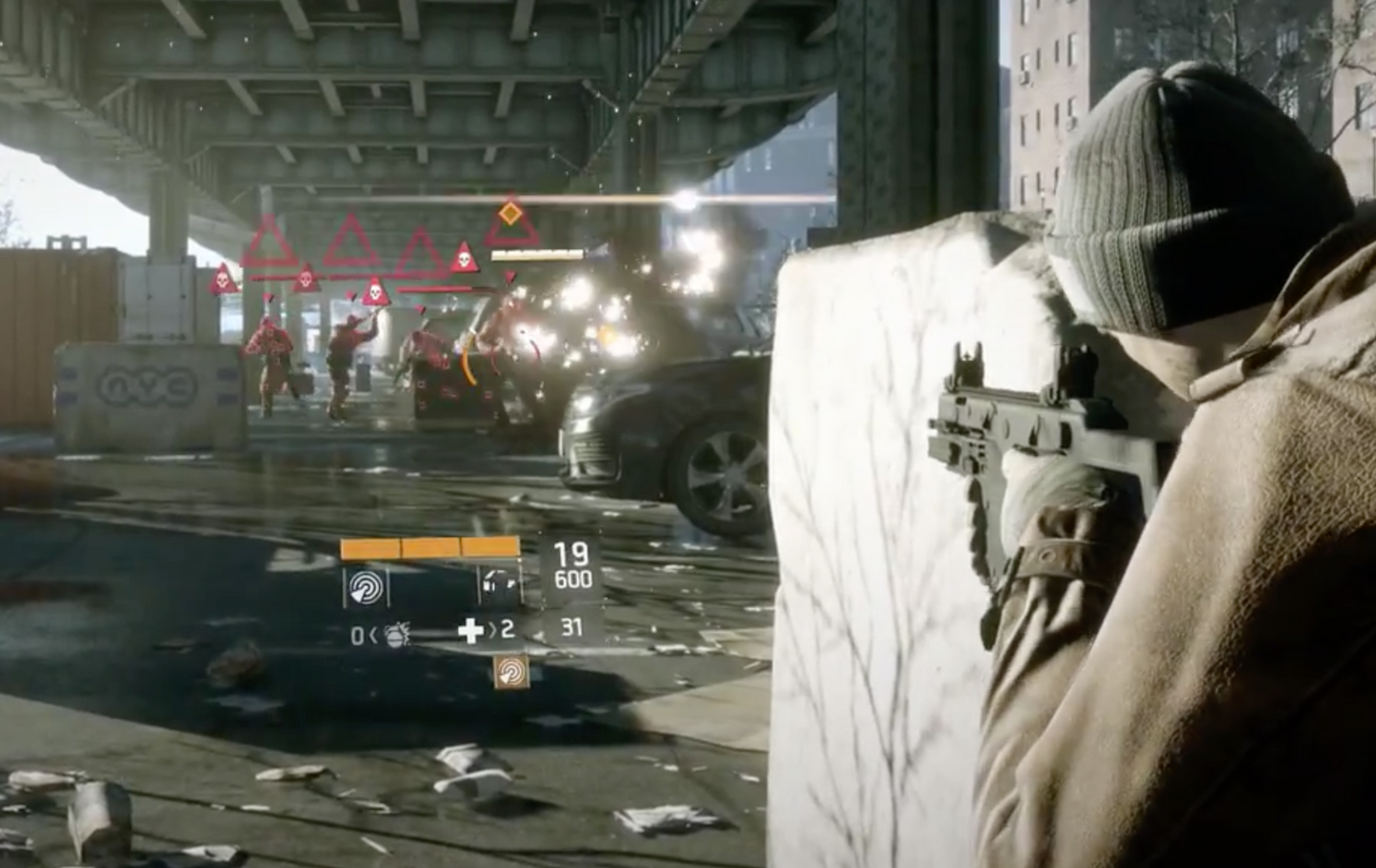
Task: Click the first segment of the orange XP bar
Action: coord(371,547)
